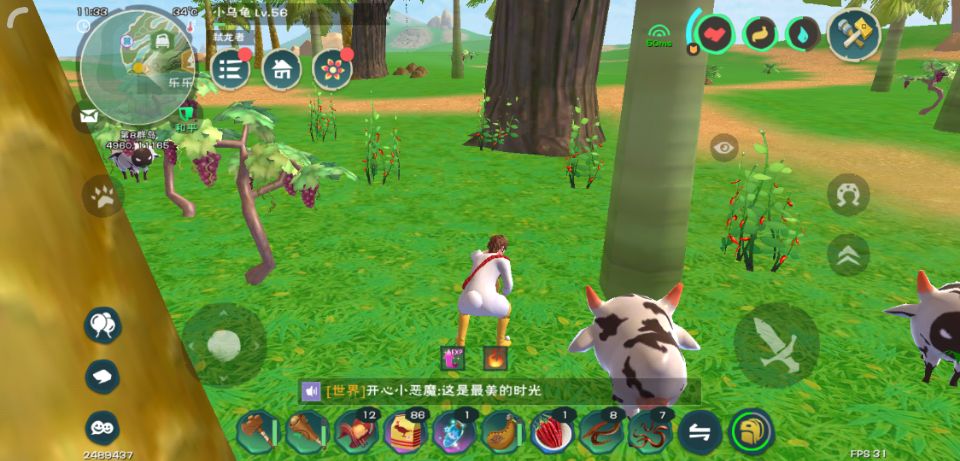Open the mail envelope icon

coord(90,116)
